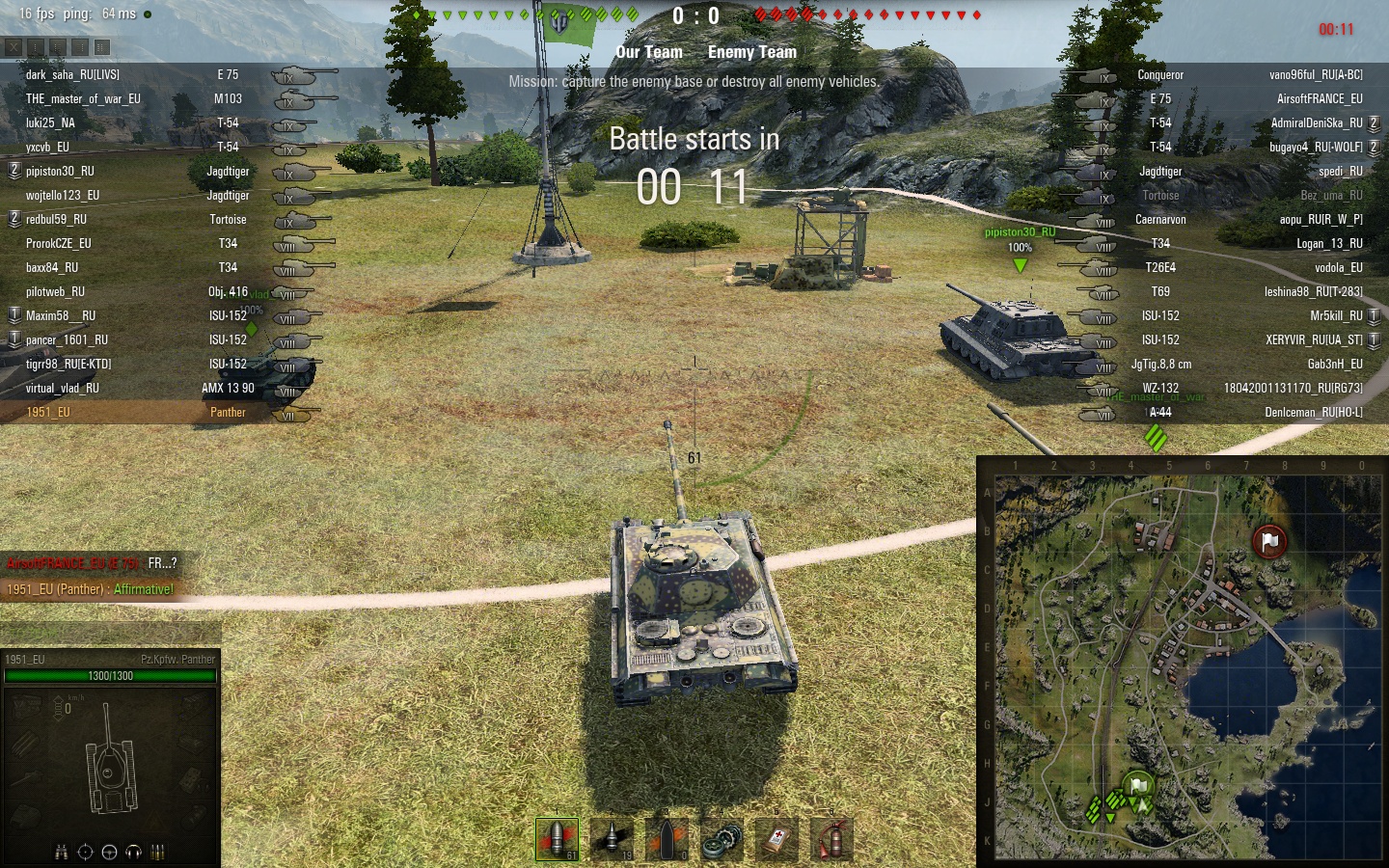Click the minimap panel
Screen dimensions: 1389x868
click(1185, 664)
